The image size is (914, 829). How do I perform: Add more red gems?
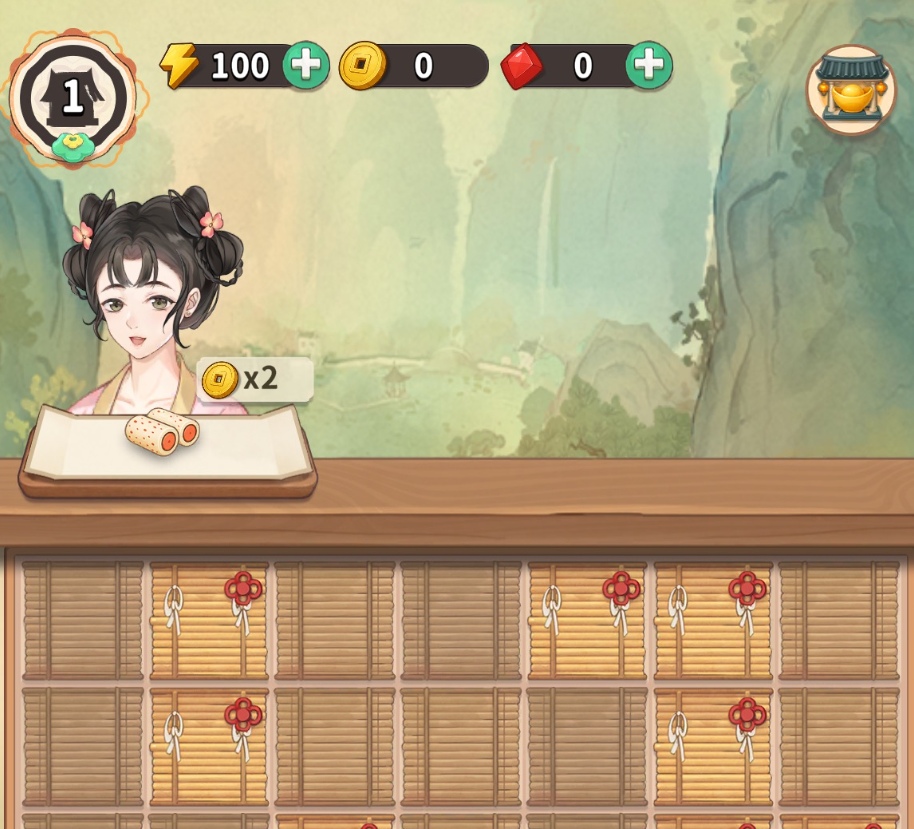(649, 65)
